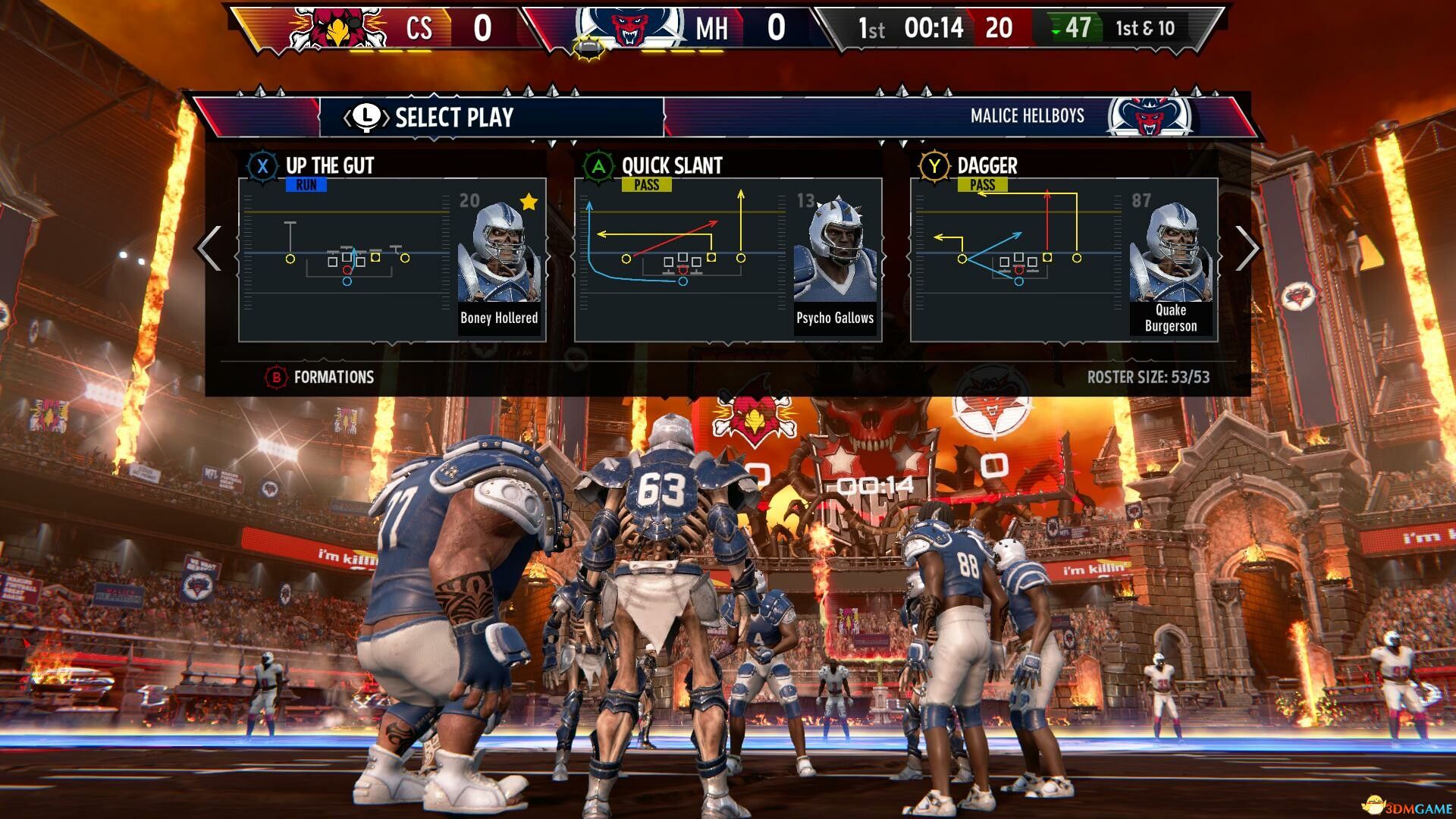1456x819 pixels.
Task: Switch to the Malice Hellboys panel
Action: [x=1028, y=116]
